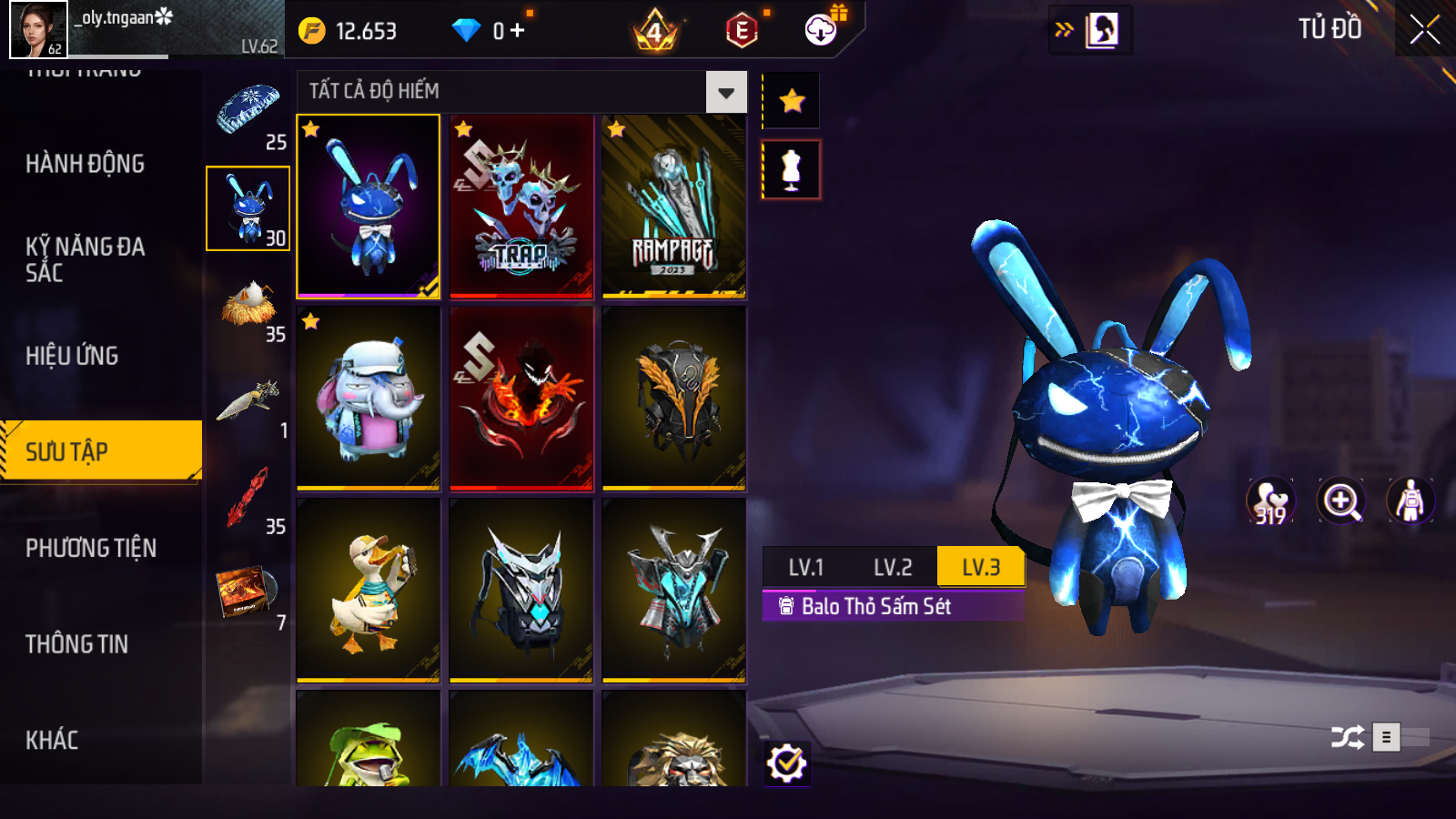Select the TRAP skull backpack tile
This screenshot has width=1456, height=819.
tap(521, 207)
